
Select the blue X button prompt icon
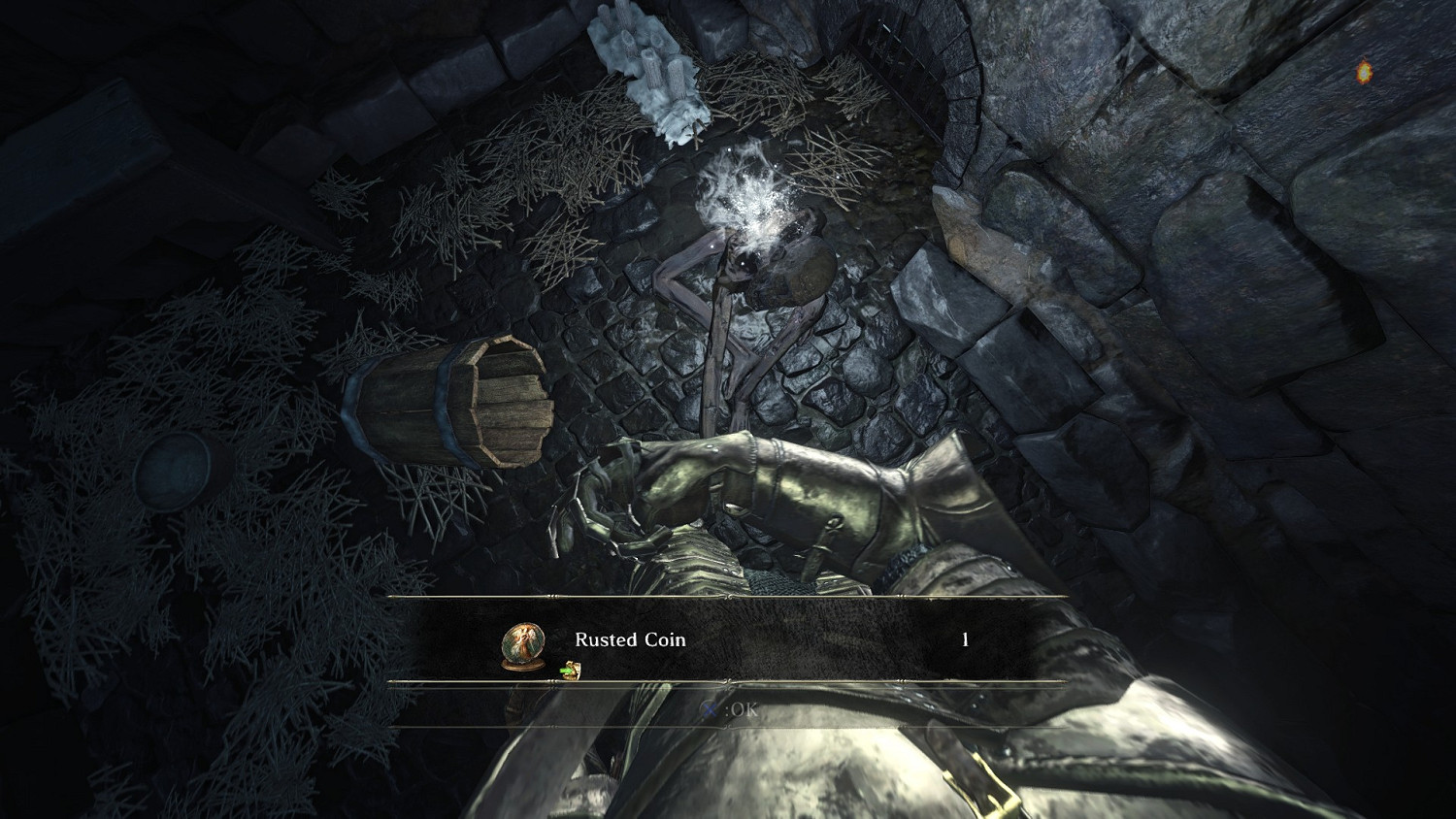click(709, 709)
